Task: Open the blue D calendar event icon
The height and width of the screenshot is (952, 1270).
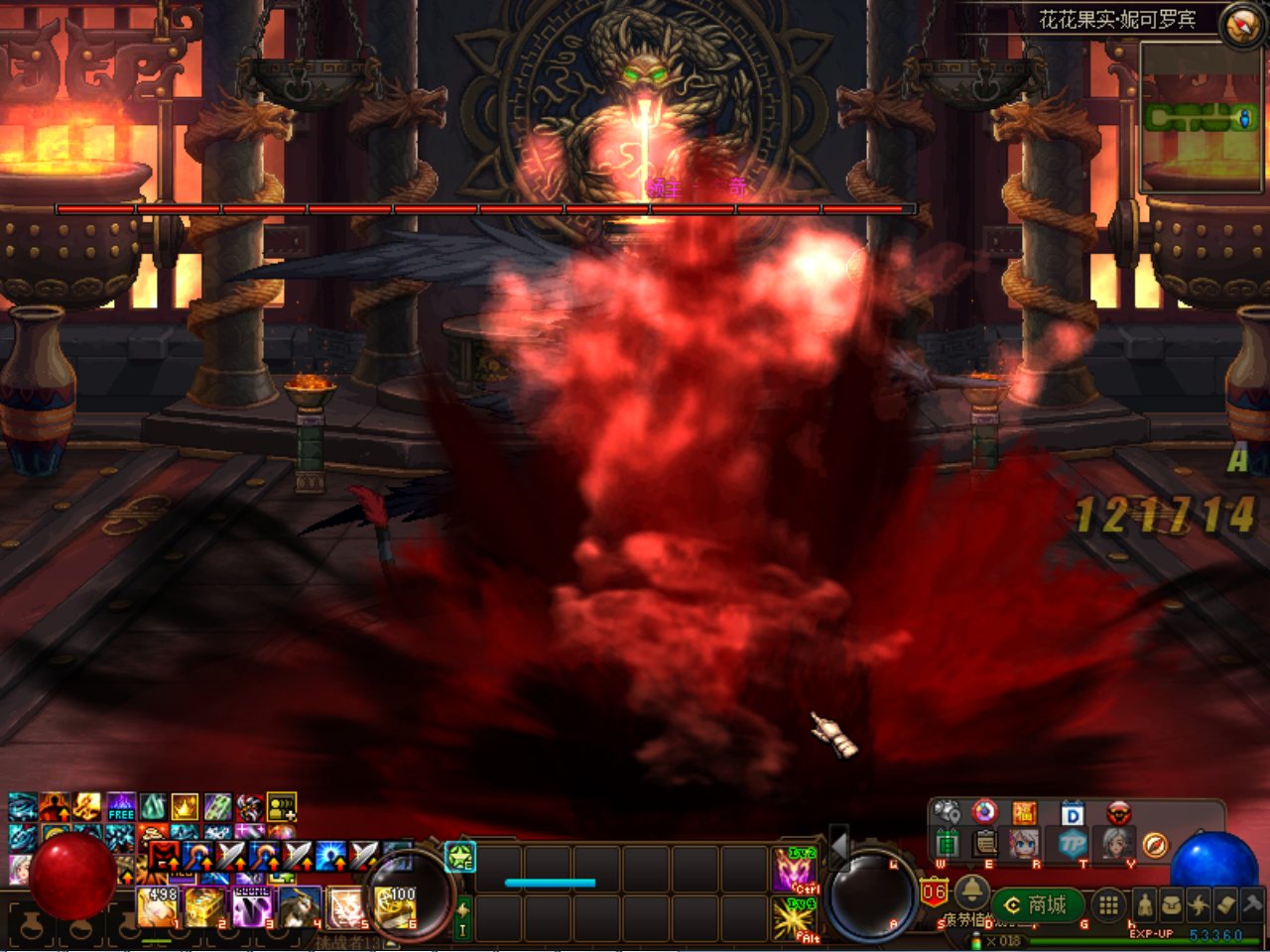Action: [1072, 813]
